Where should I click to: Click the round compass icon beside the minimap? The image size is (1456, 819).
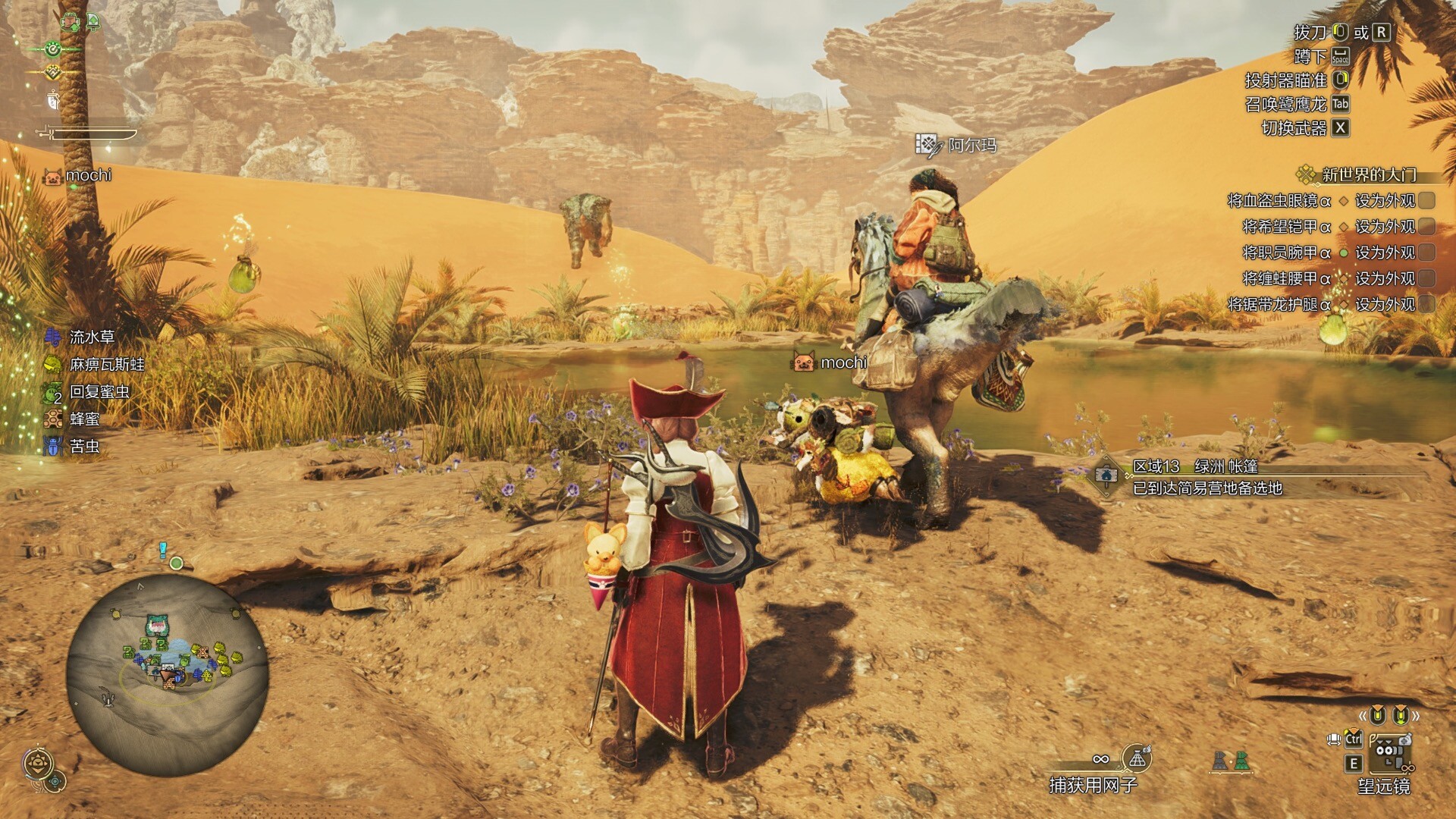point(38,764)
